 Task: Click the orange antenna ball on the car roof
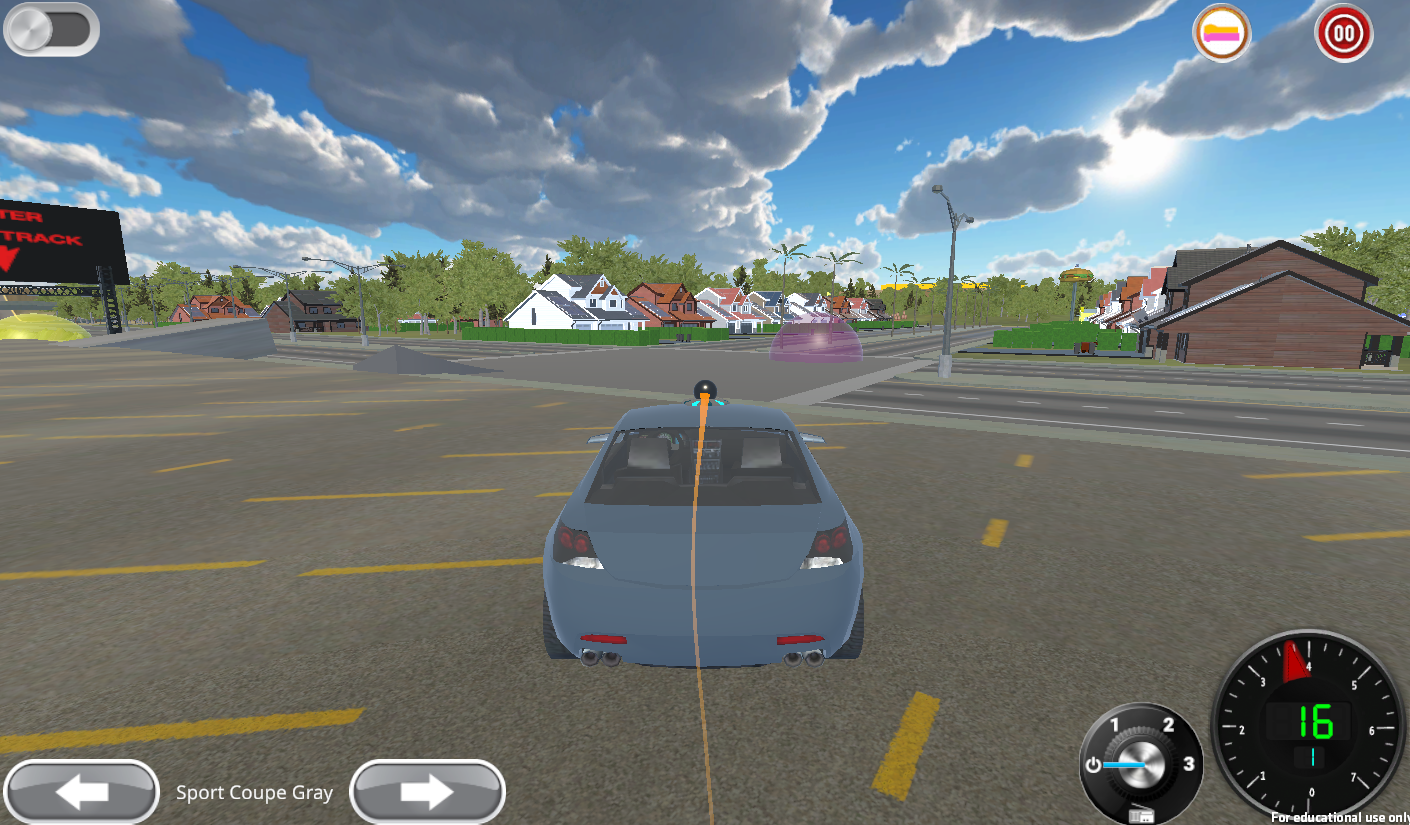703,390
